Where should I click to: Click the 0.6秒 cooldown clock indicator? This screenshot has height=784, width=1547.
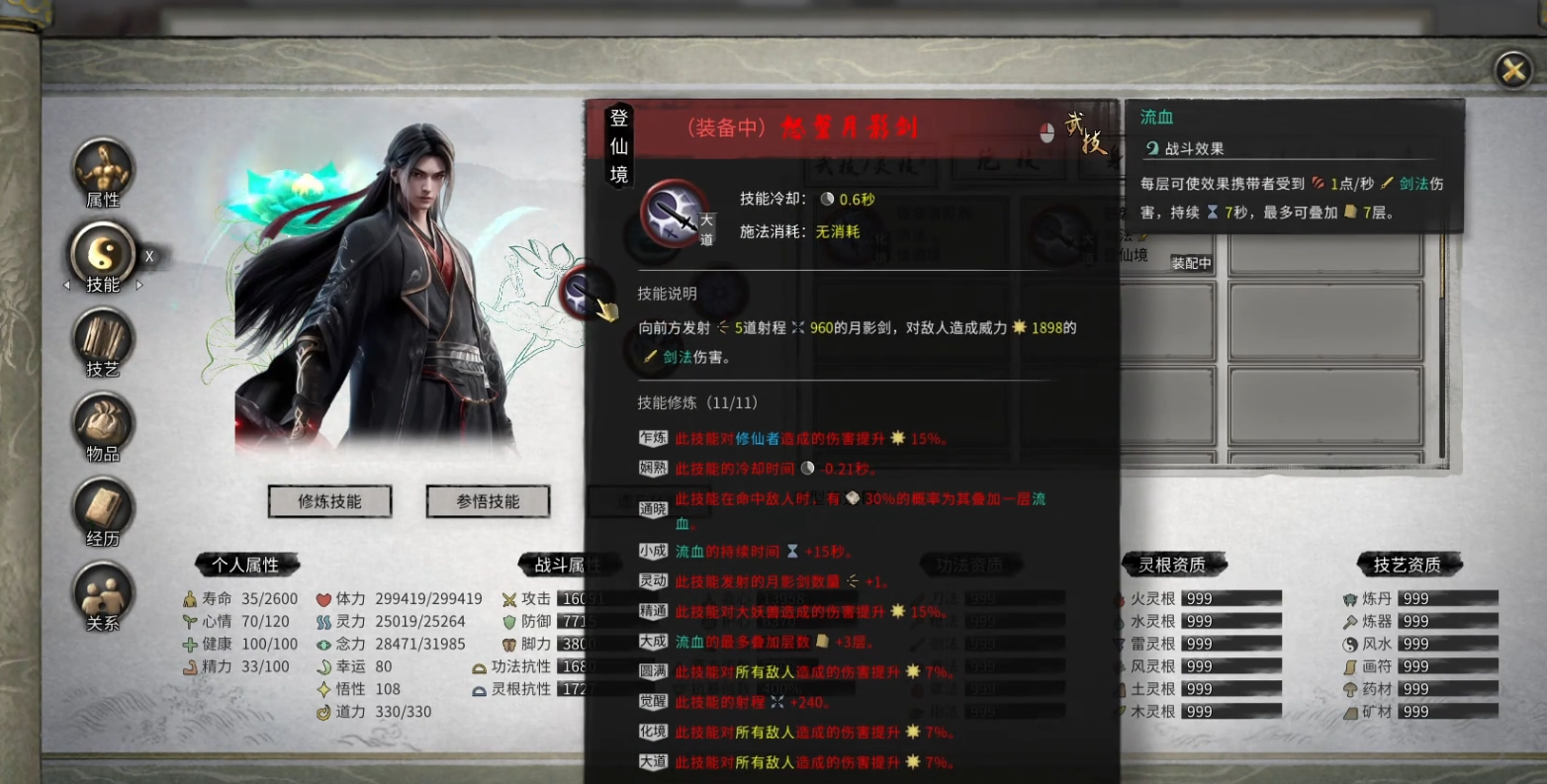coord(830,199)
